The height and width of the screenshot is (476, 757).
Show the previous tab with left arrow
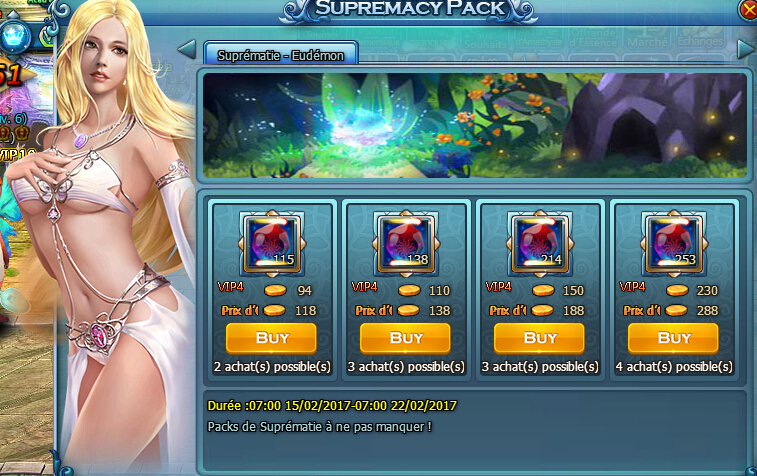[x=186, y=49]
